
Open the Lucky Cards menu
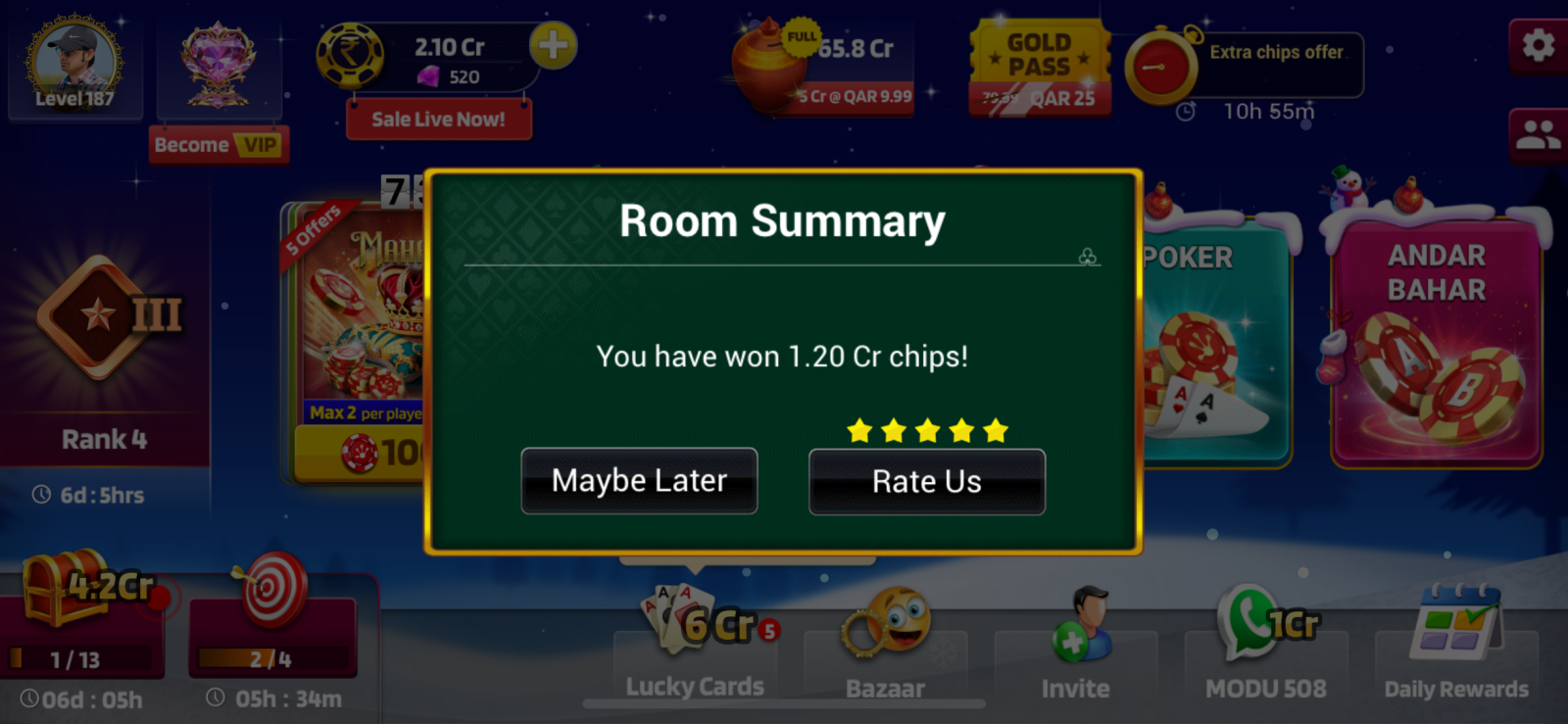(x=695, y=647)
